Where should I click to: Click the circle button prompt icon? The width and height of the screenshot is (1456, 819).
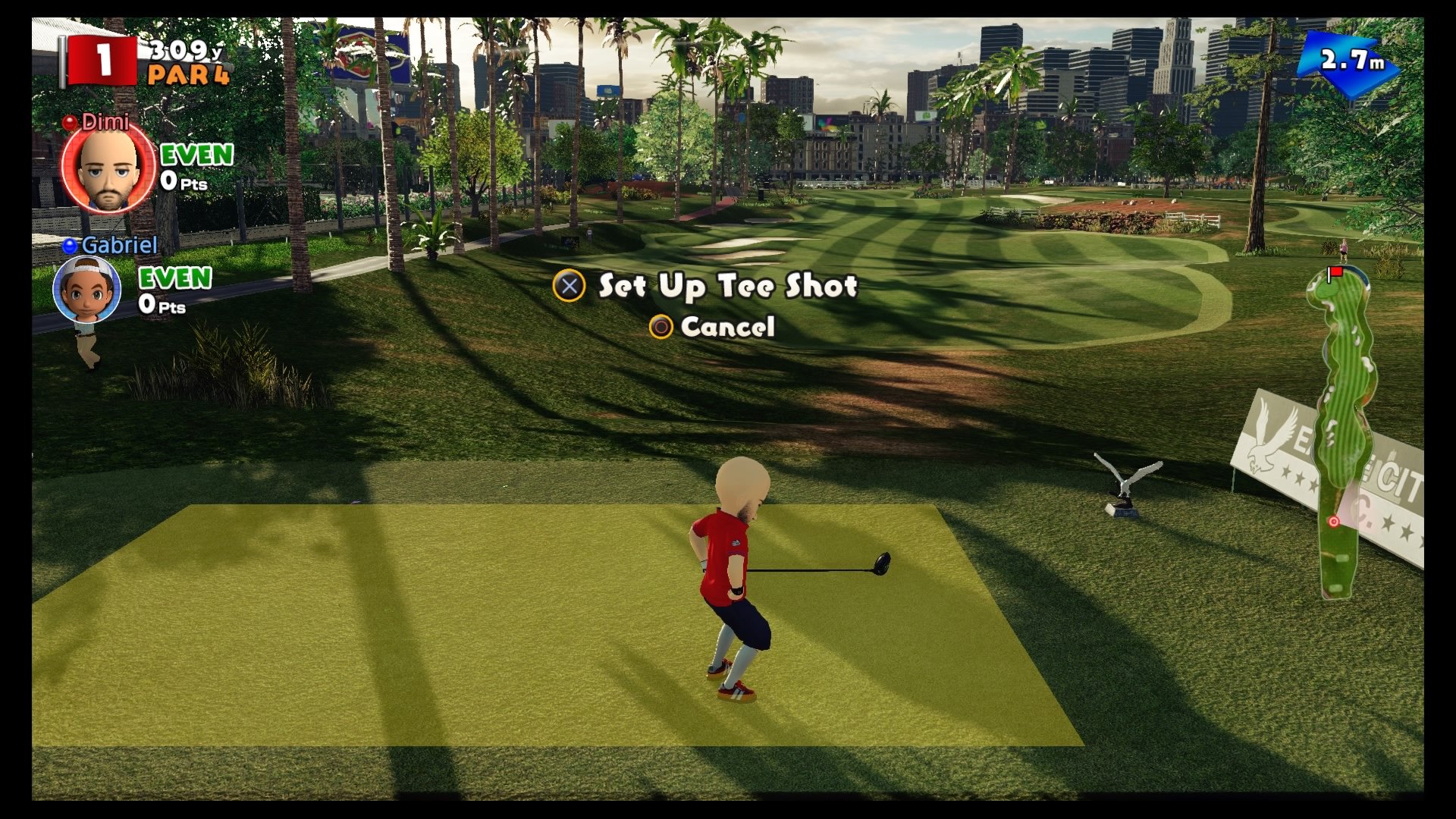(661, 328)
